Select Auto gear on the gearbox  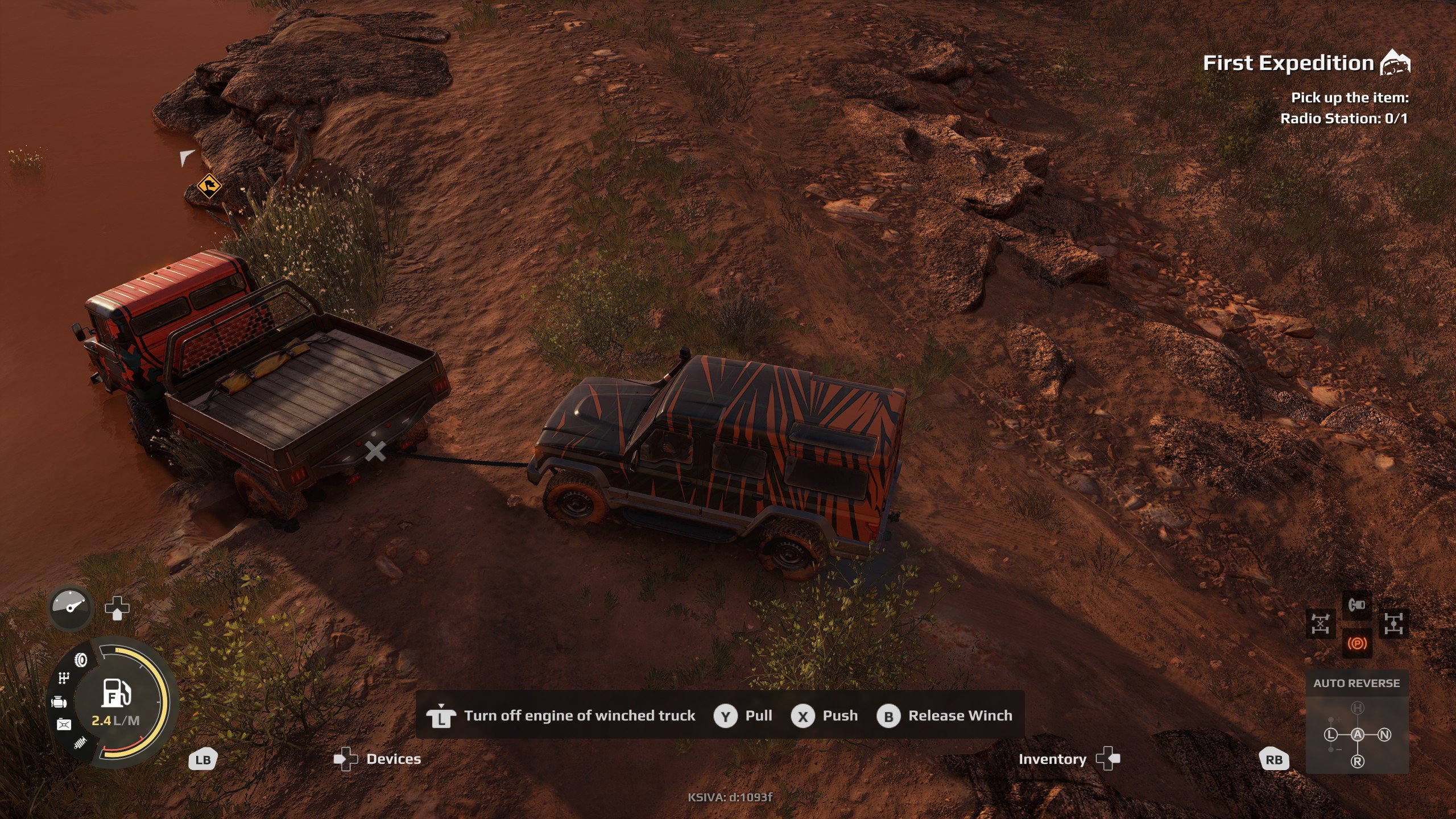(1357, 734)
